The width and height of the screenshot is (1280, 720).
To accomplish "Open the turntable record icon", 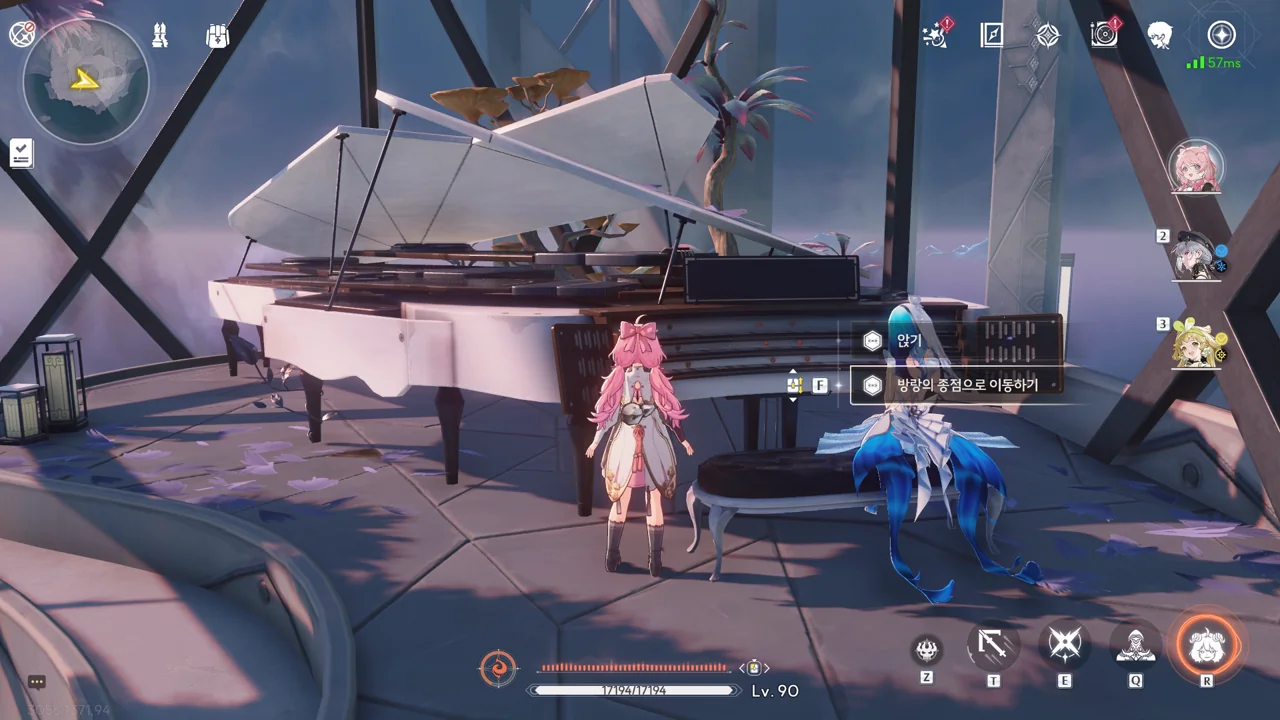I will click(x=1104, y=35).
